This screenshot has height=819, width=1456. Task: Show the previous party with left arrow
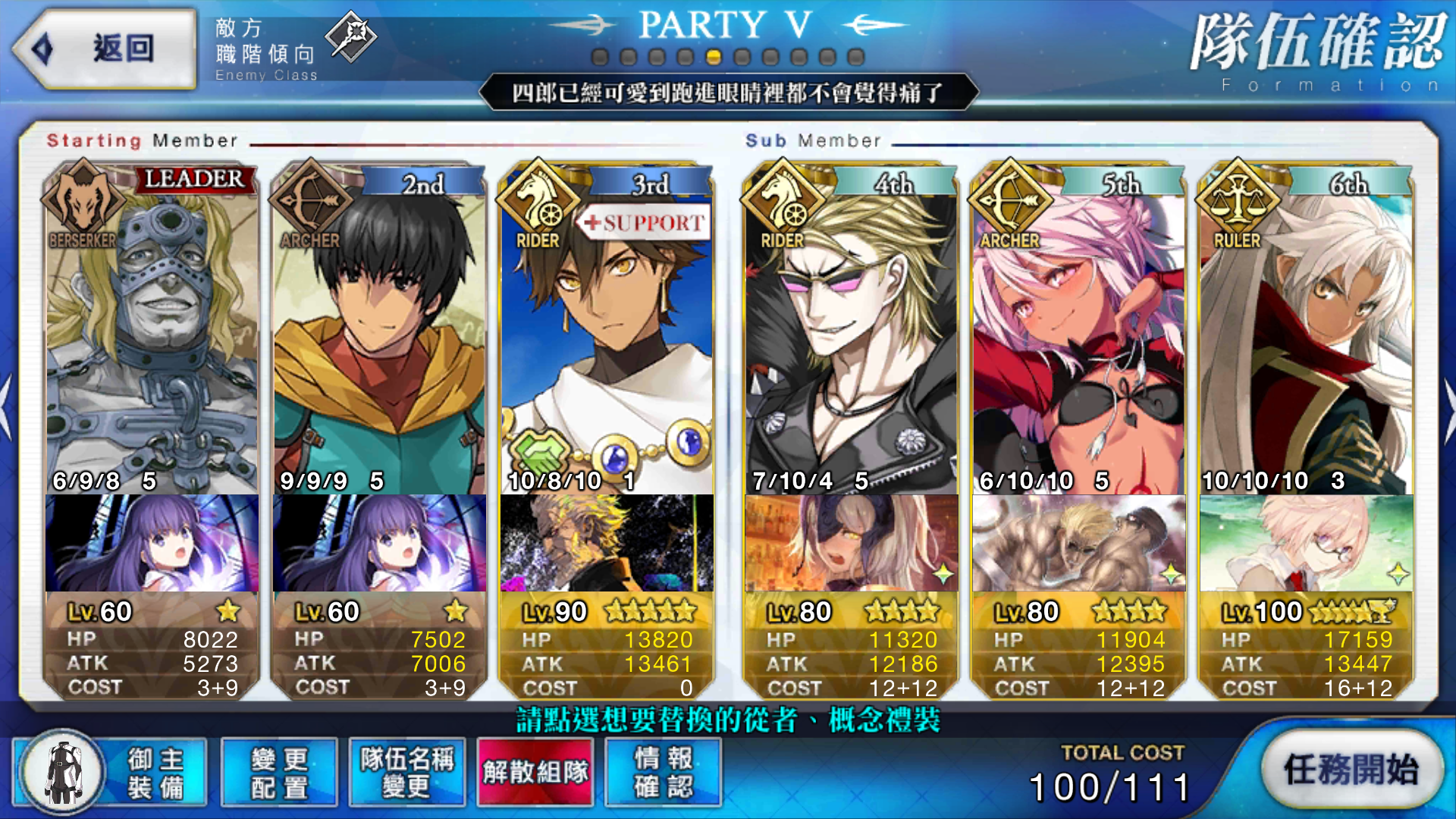[6, 406]
